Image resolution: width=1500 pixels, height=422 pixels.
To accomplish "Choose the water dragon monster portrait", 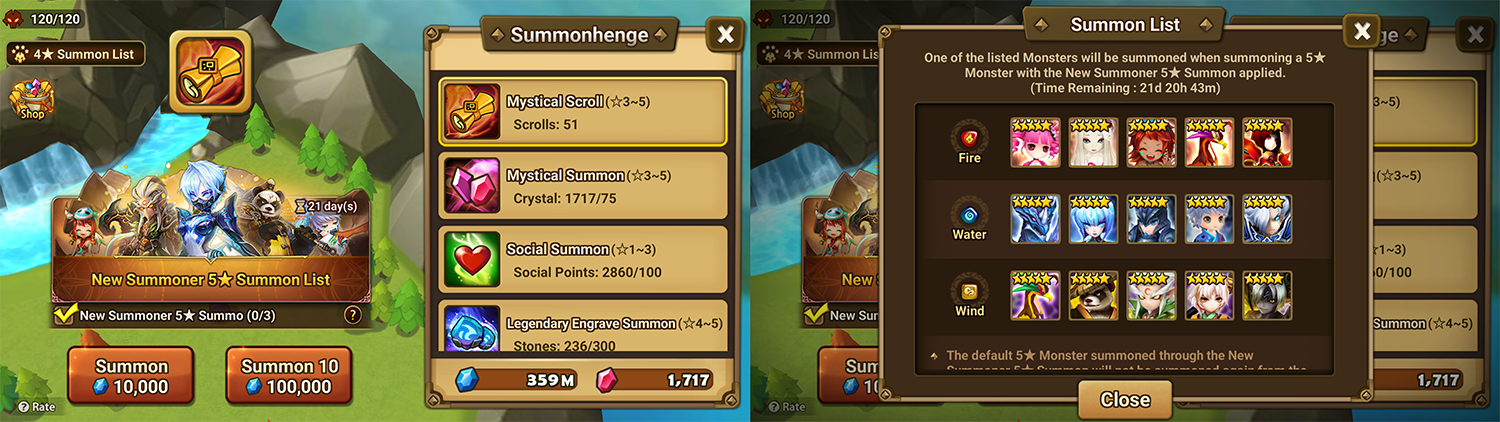I will [x=1035, y=219].
